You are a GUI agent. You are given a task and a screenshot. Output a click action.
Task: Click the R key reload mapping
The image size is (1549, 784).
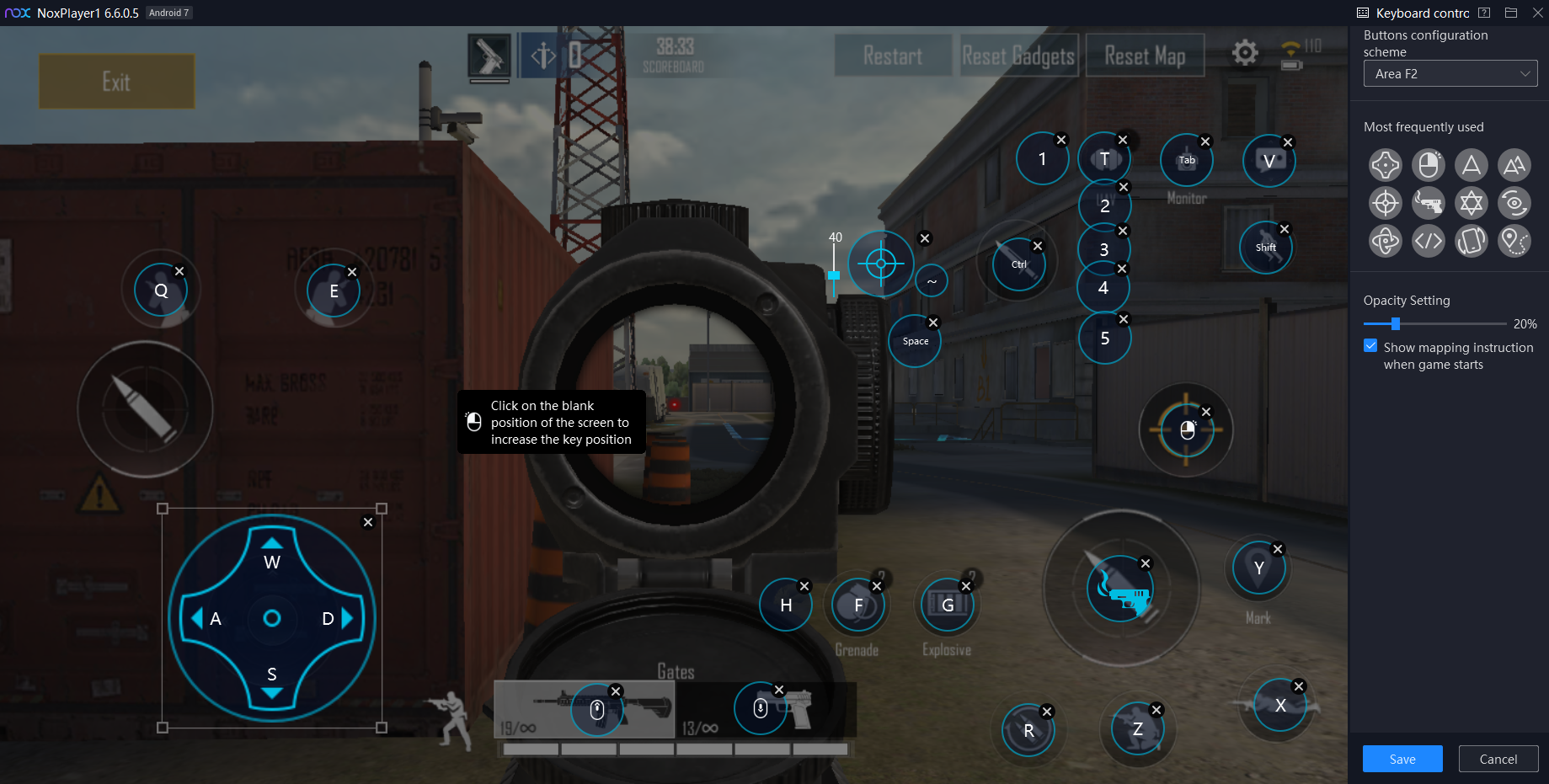[1028, 730]
